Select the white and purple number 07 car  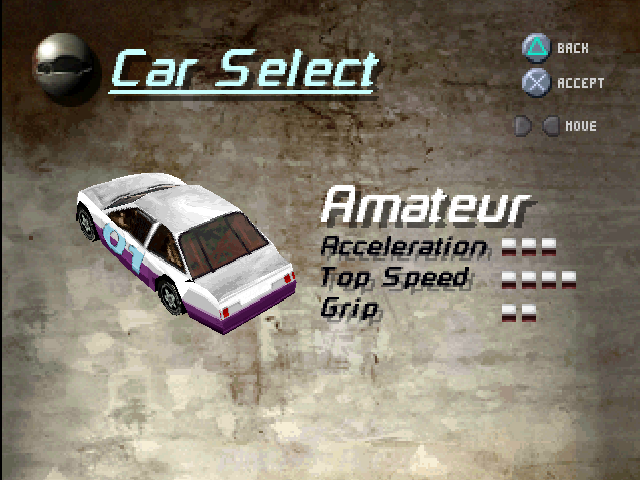click(x=186, y=250)
